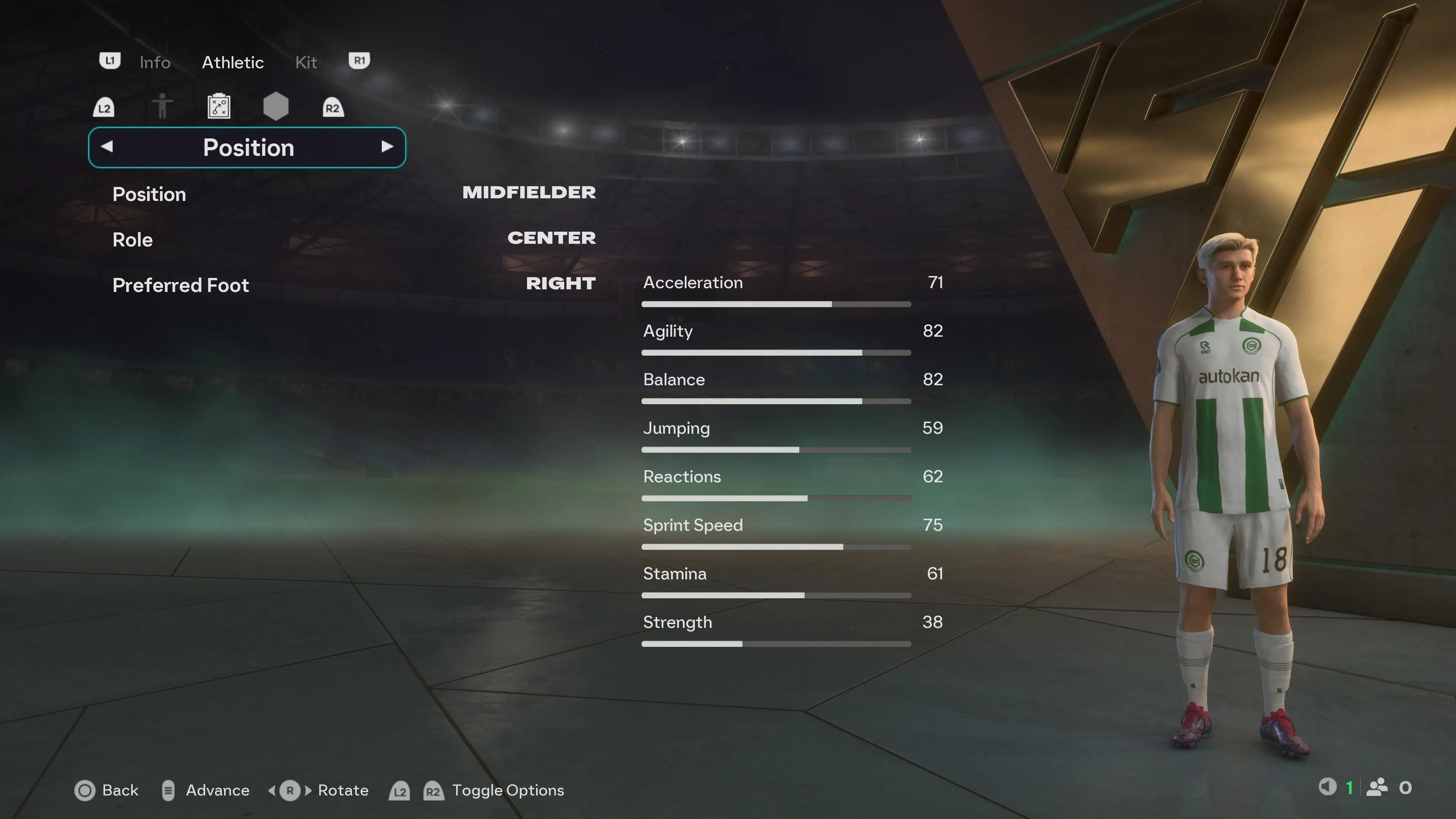Screen dimensions: 1456x819
Task: Toggle options with the L2 footer icon
Action: coord(400,792)
